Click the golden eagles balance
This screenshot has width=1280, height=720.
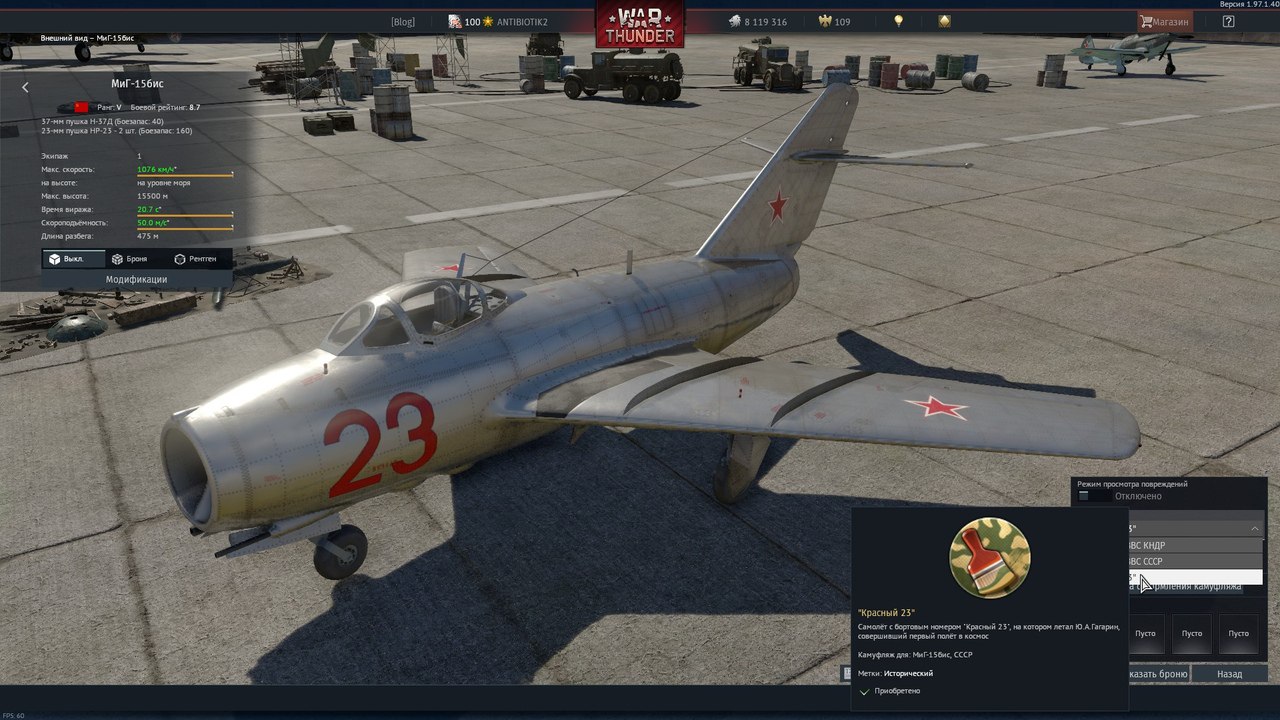point(834,22)
